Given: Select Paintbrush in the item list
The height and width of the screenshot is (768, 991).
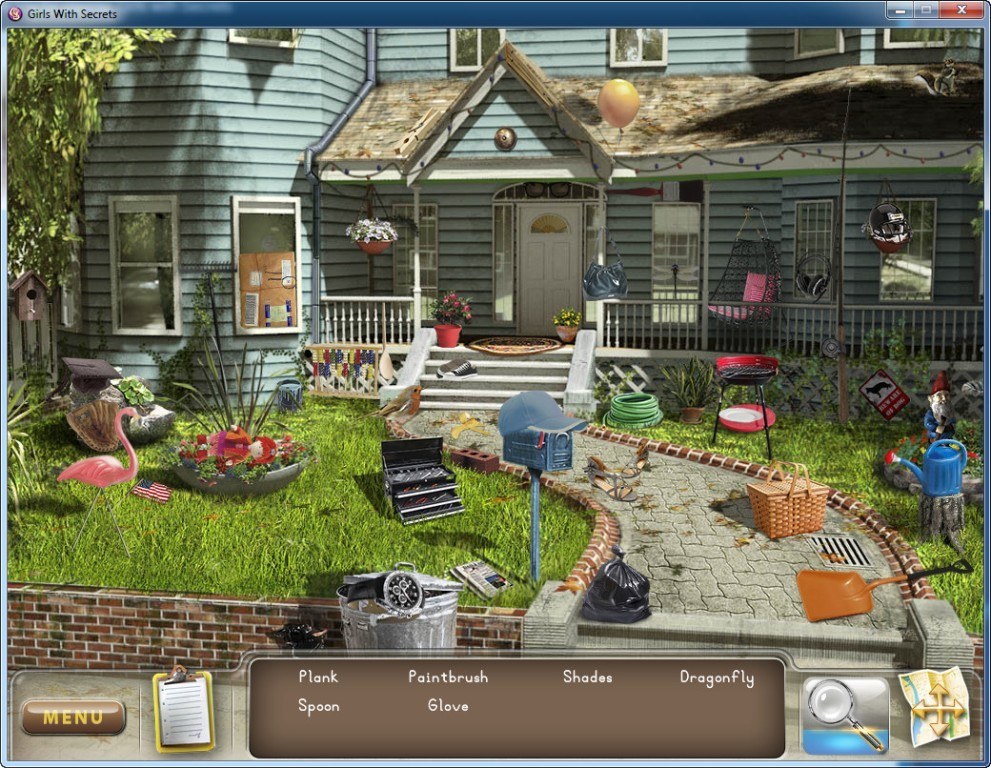Looking at the screenshot, I should coord(448,677).
